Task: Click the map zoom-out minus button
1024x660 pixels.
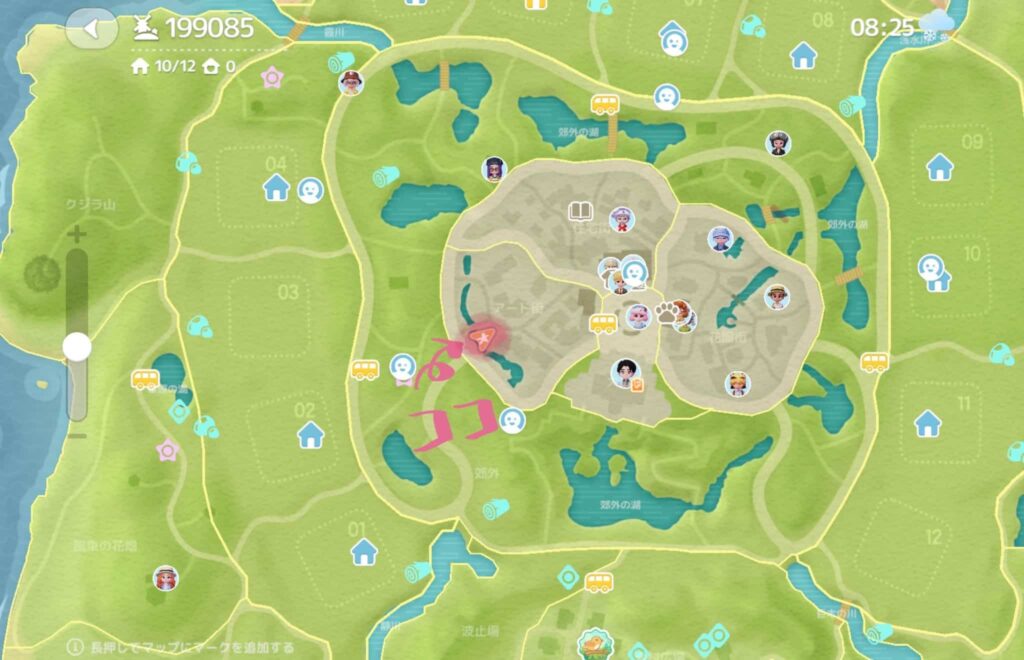Action: pyautogui.click(x=77, y=435)
